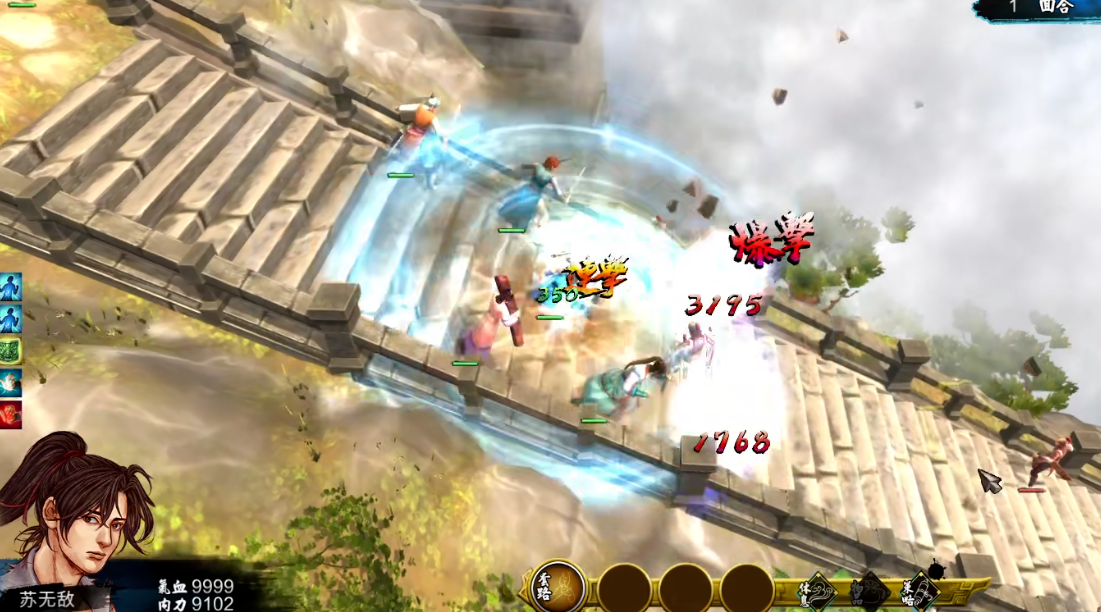Select the red fist buff icon
Image resolution: width=1101 pixels, height=612 pixels.
pos(10,413)
